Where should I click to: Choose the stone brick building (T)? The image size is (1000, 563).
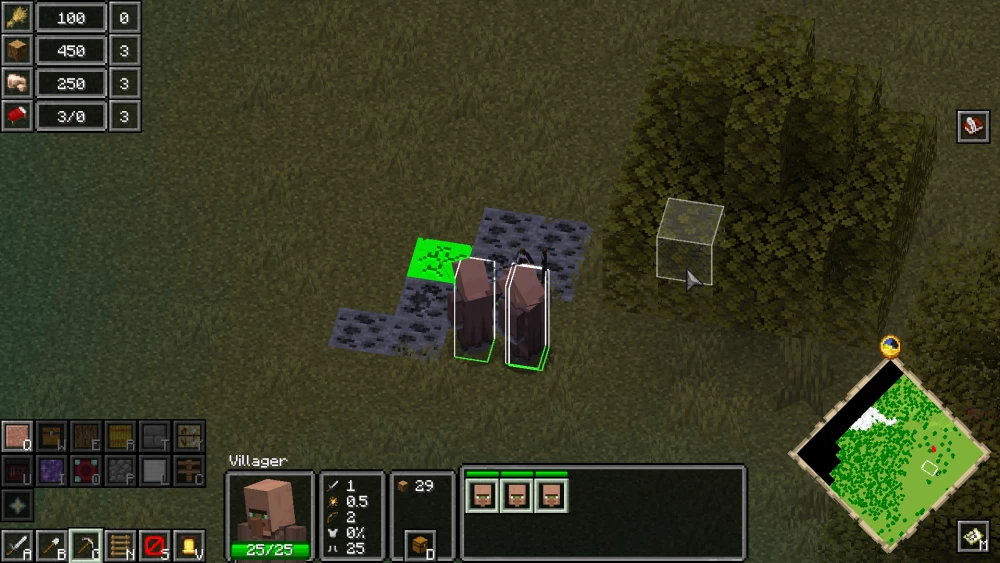pyautogui.click(x=154, y=437)
